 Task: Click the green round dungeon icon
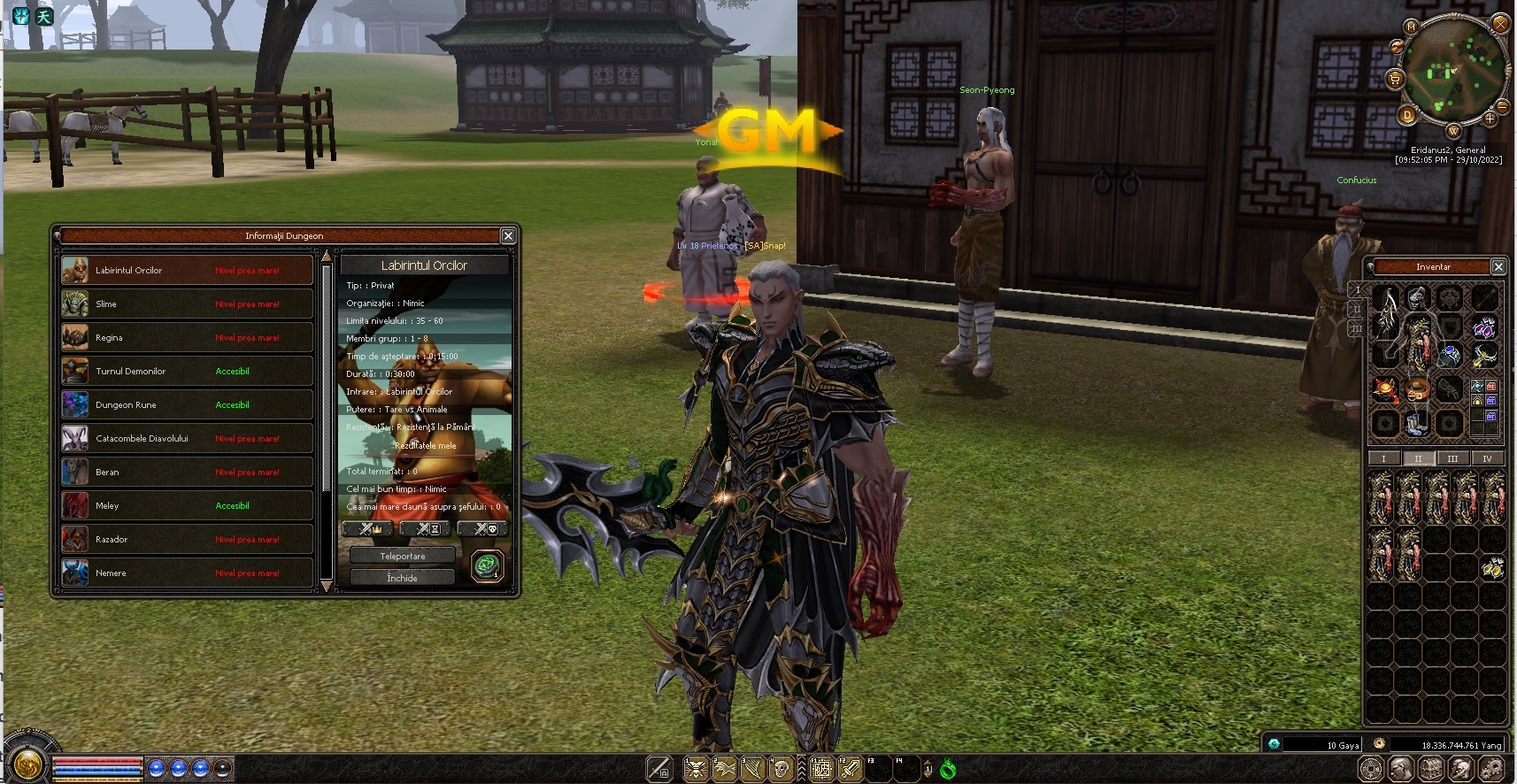tap(487, 565)
